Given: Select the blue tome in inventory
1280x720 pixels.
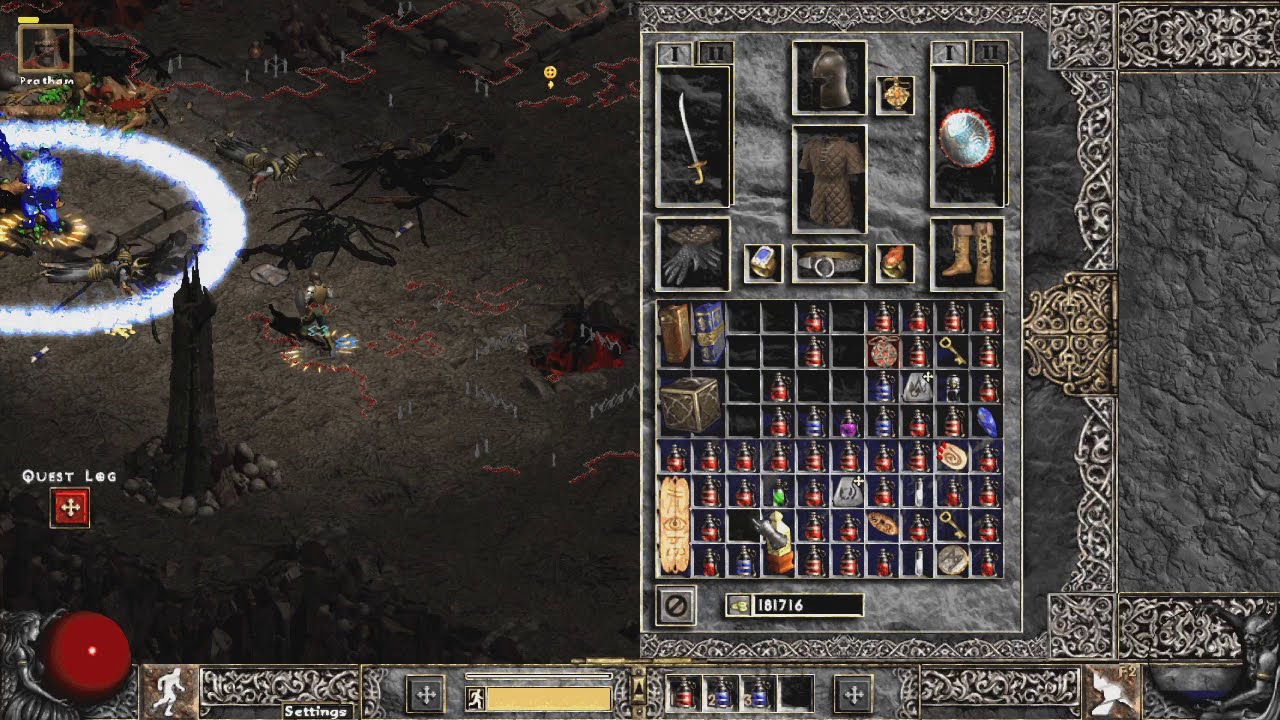Looking at the screenshot, I should (x=709, y=333).
